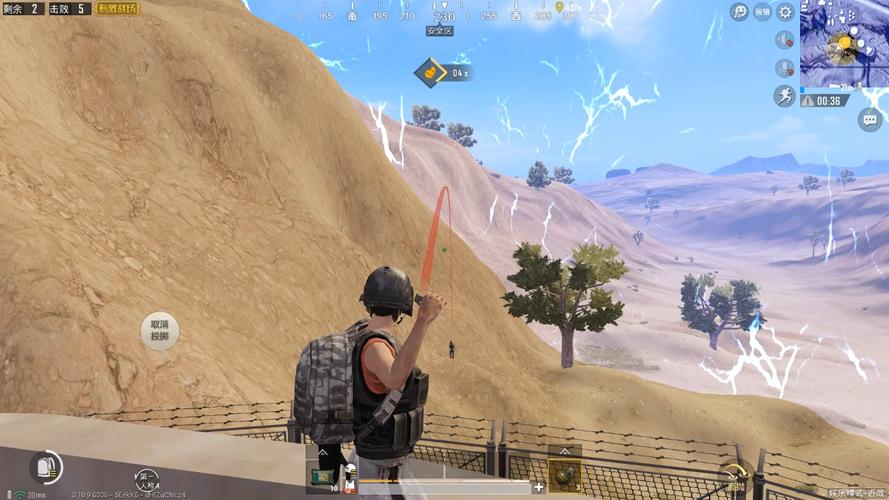Use the healing item slot
889x500 pixels.
pyautogui.click(x=324, y=478)
